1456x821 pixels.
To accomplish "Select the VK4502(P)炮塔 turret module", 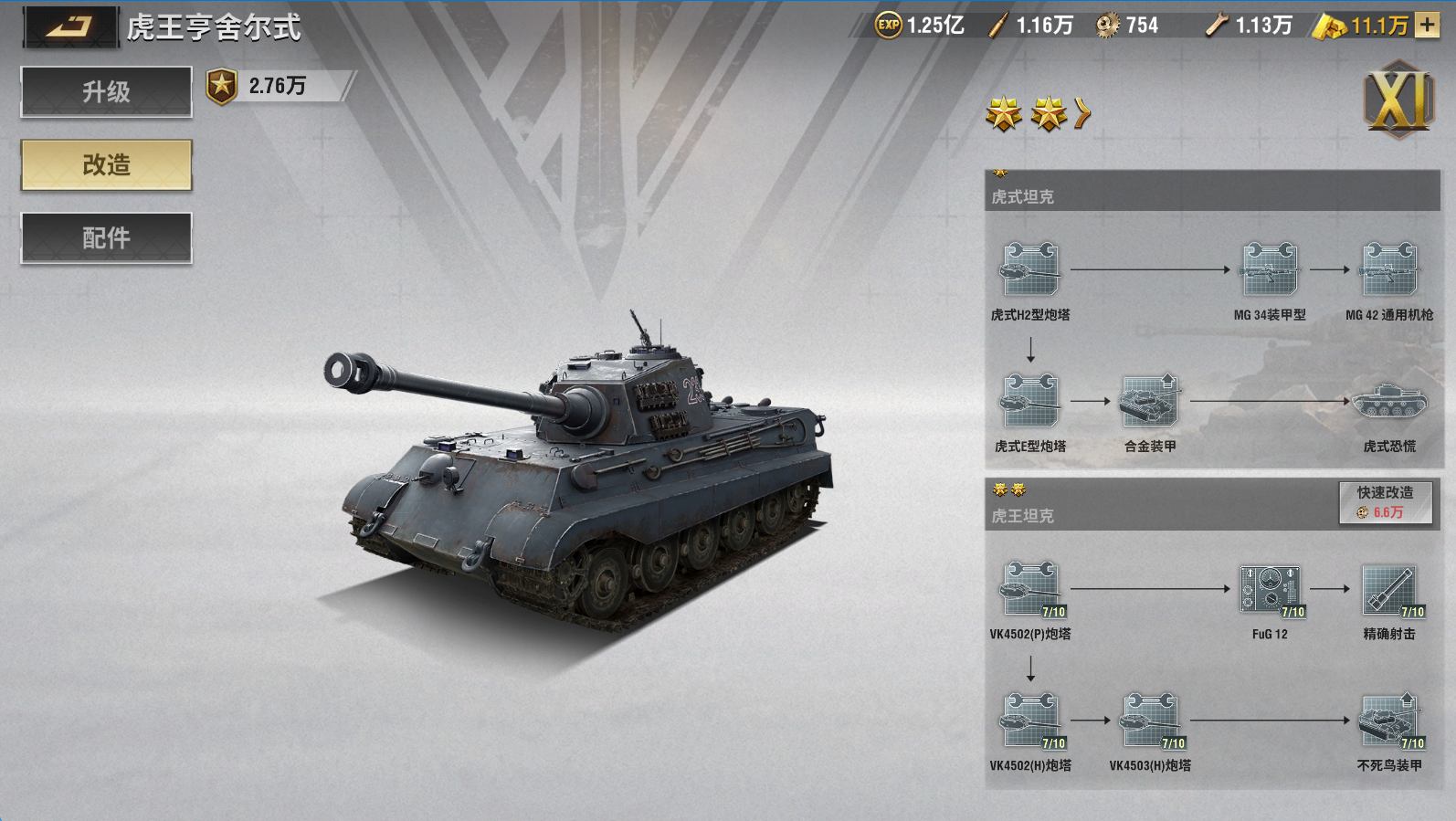I will click(1030, 589).
